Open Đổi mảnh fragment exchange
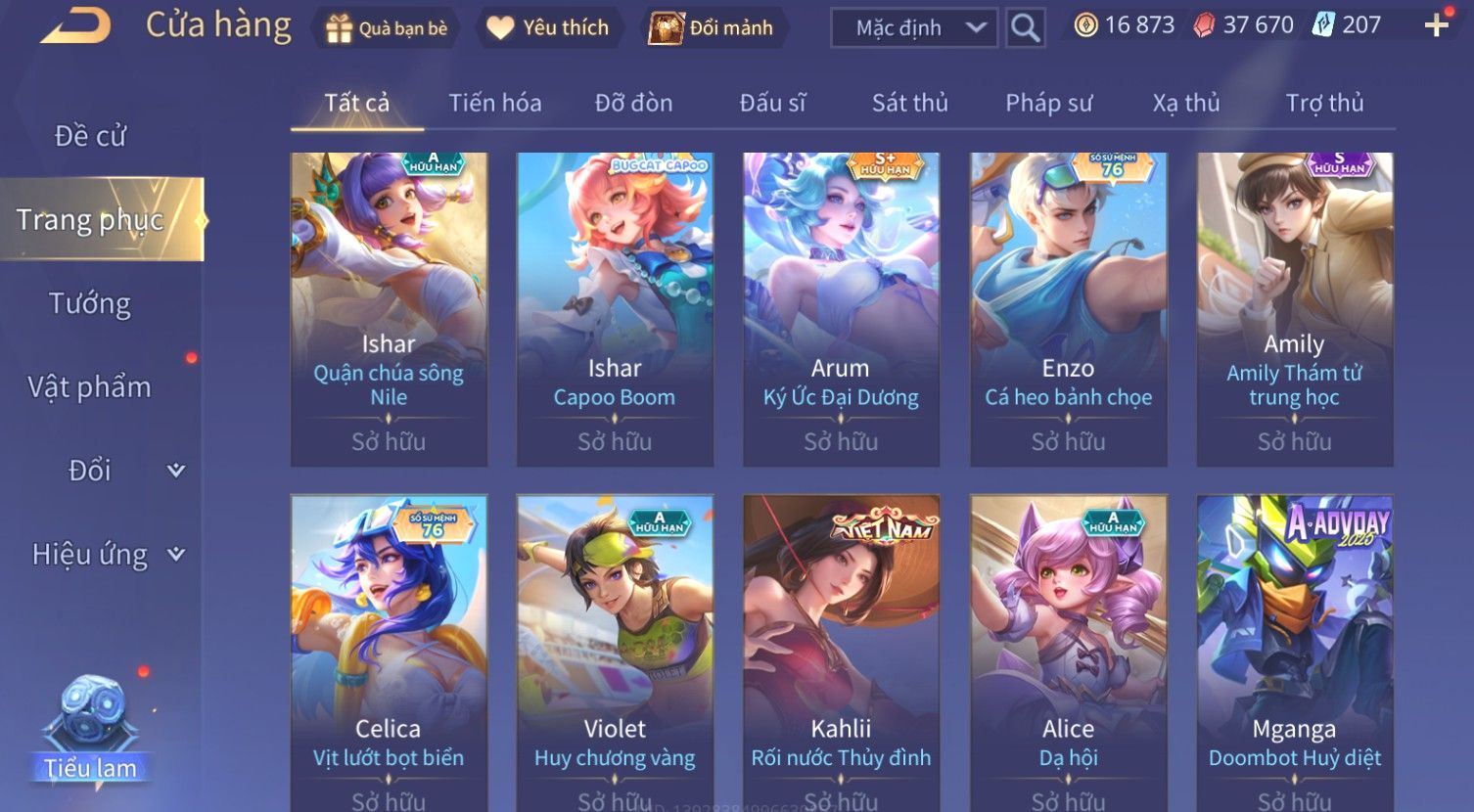Screen dimensions: 1474x812 click(x=713, y=28)
